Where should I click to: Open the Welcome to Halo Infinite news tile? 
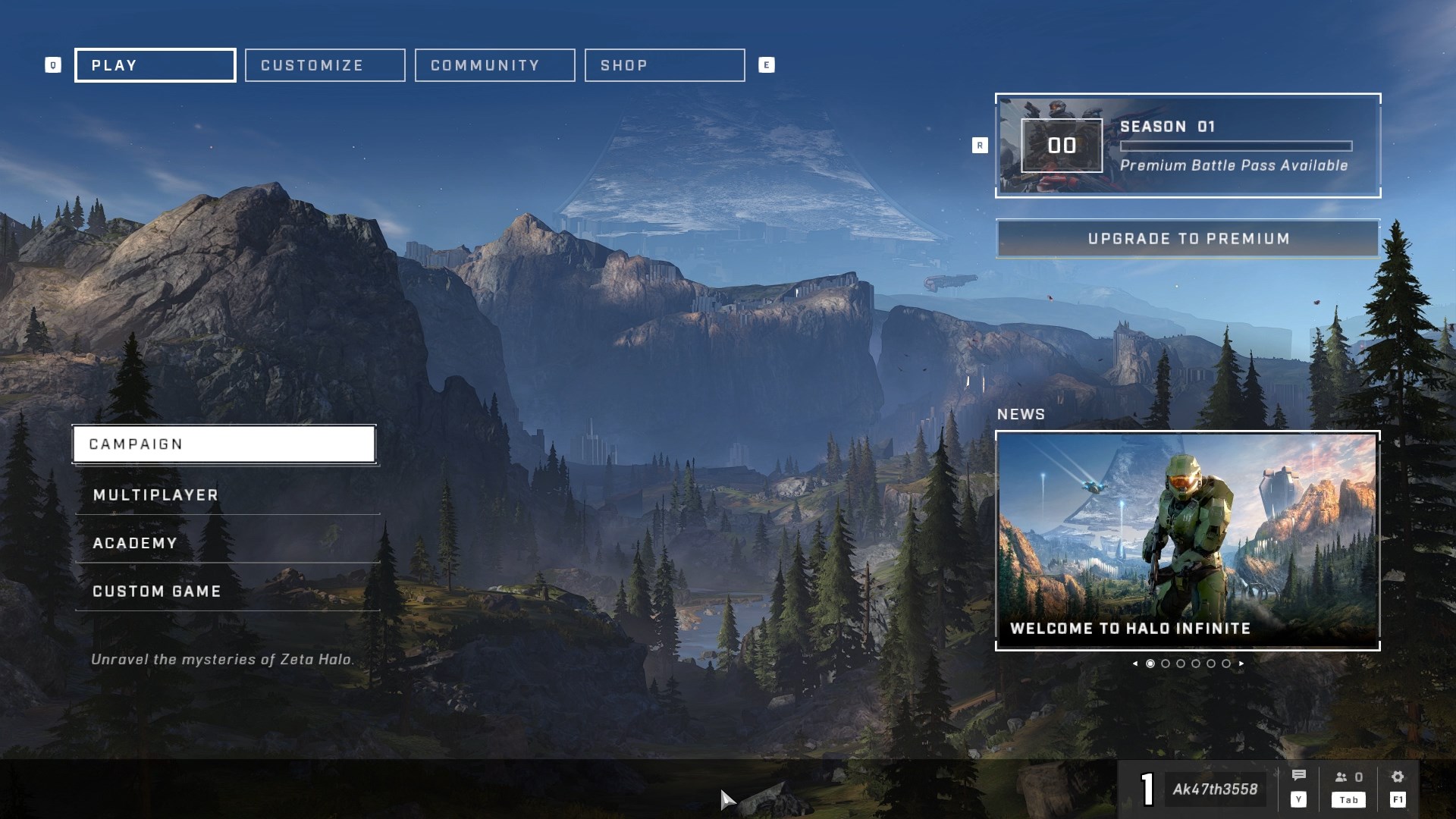[x=1188, y=540]
